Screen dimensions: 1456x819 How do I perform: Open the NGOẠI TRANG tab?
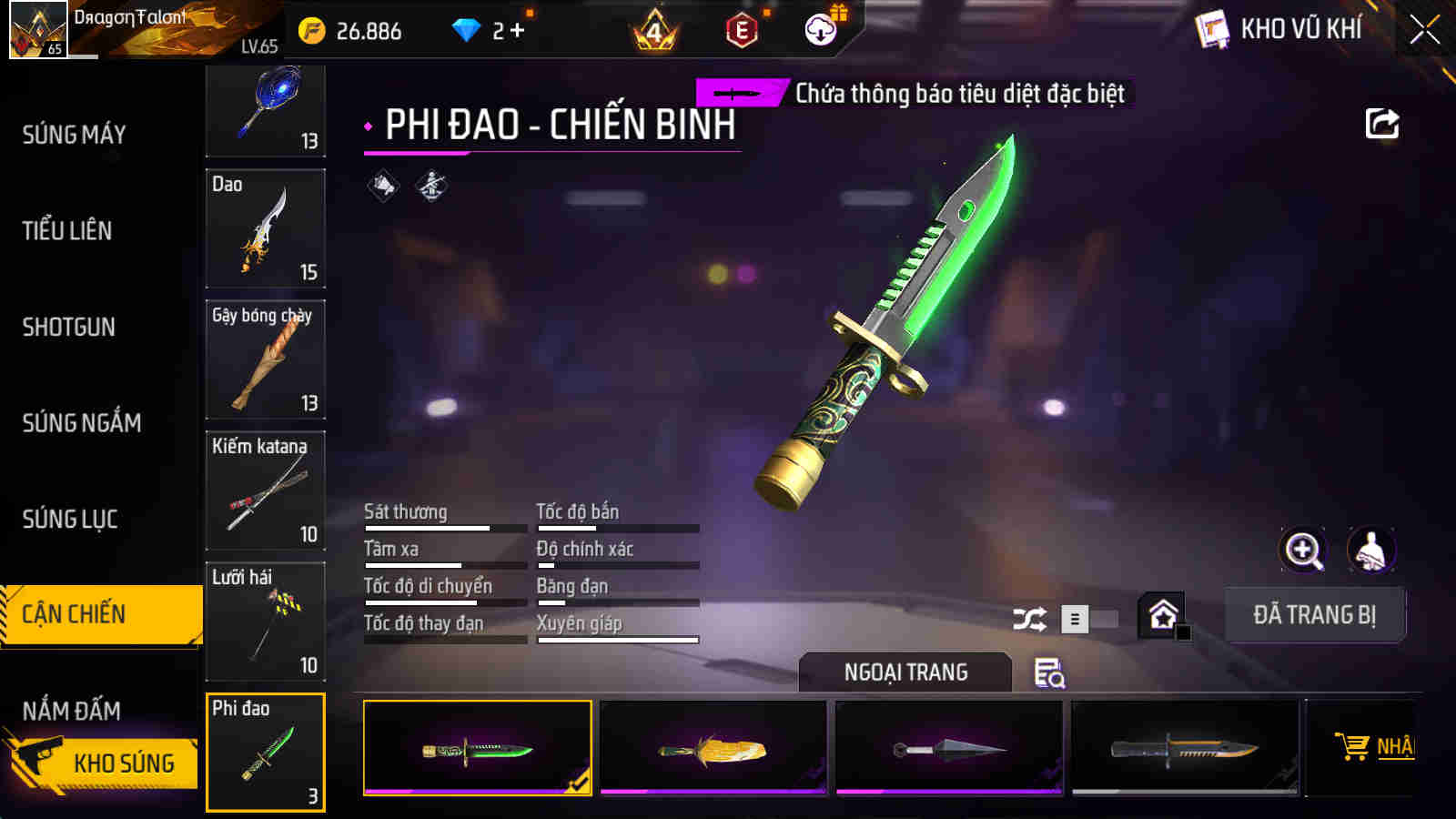(904, 673)
